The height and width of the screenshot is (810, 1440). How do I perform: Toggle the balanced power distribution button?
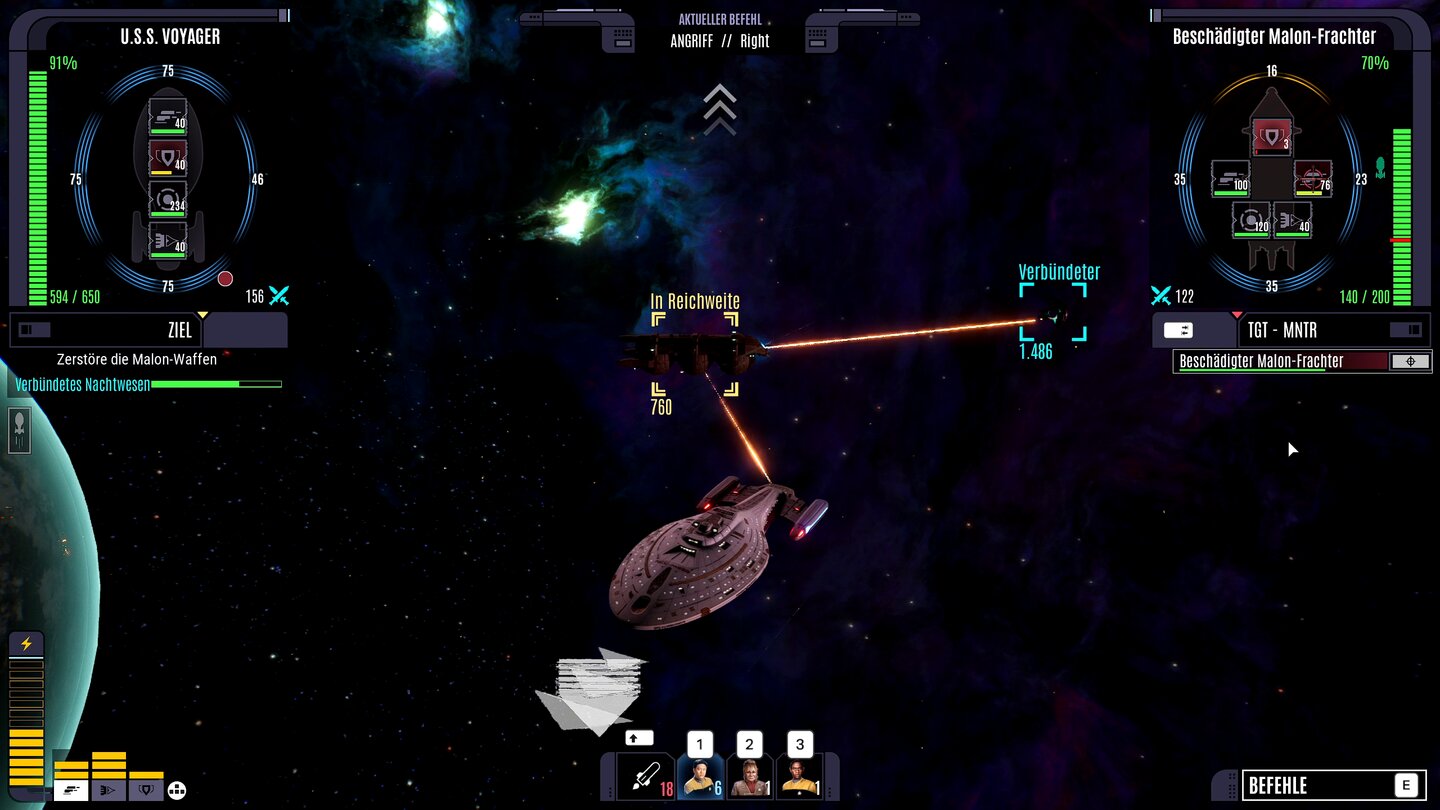176,789
